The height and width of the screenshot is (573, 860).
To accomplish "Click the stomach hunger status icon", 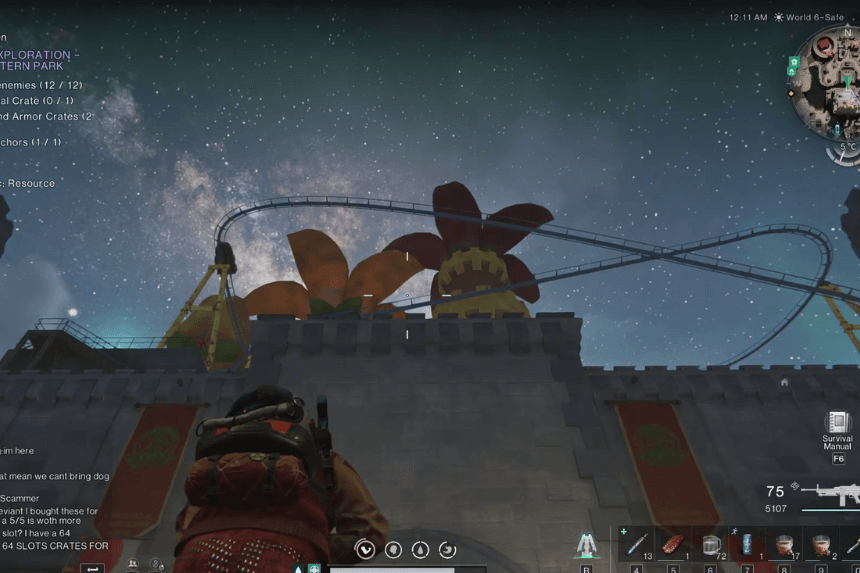I will (x=366, y=549).
